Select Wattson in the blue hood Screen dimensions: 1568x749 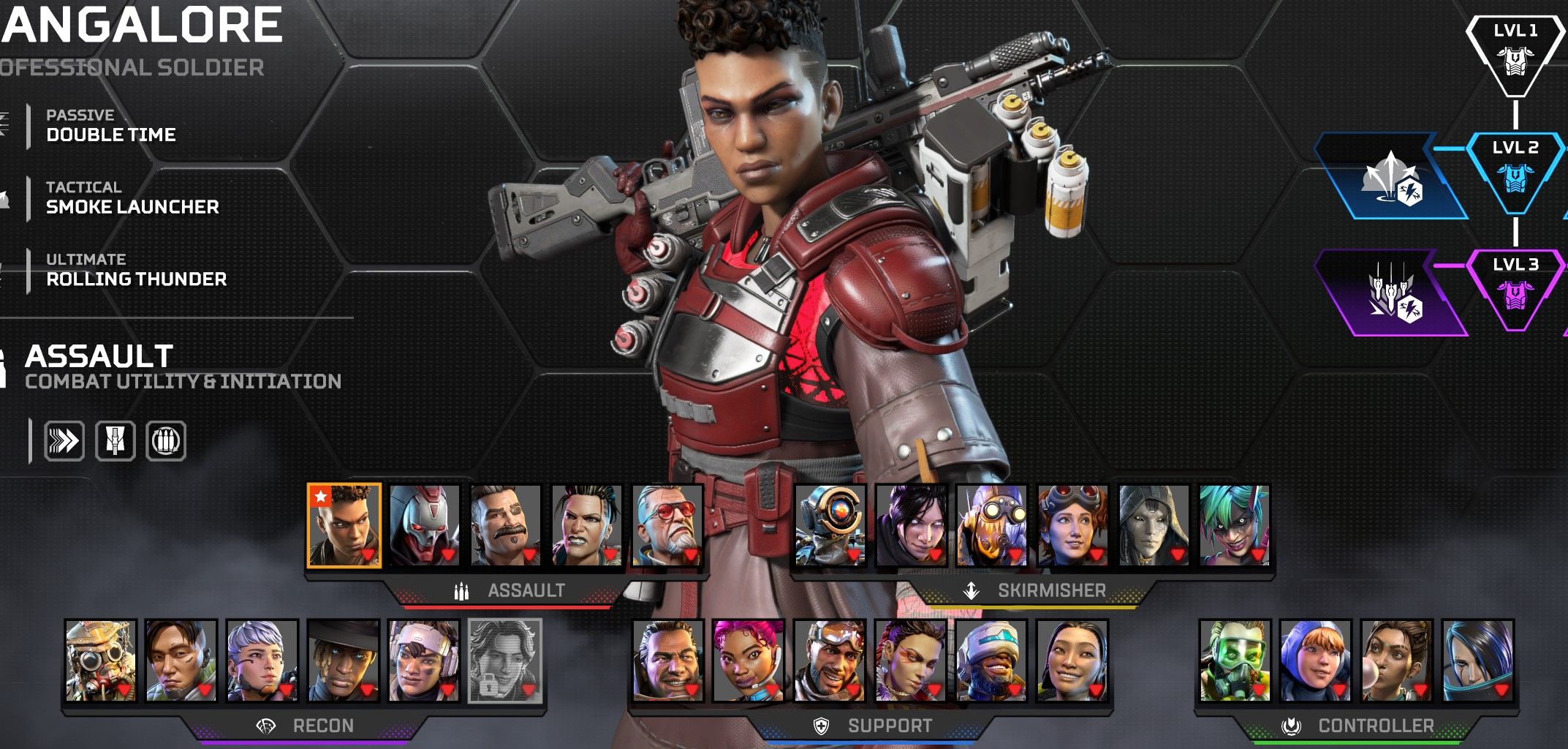point(1316,660)
